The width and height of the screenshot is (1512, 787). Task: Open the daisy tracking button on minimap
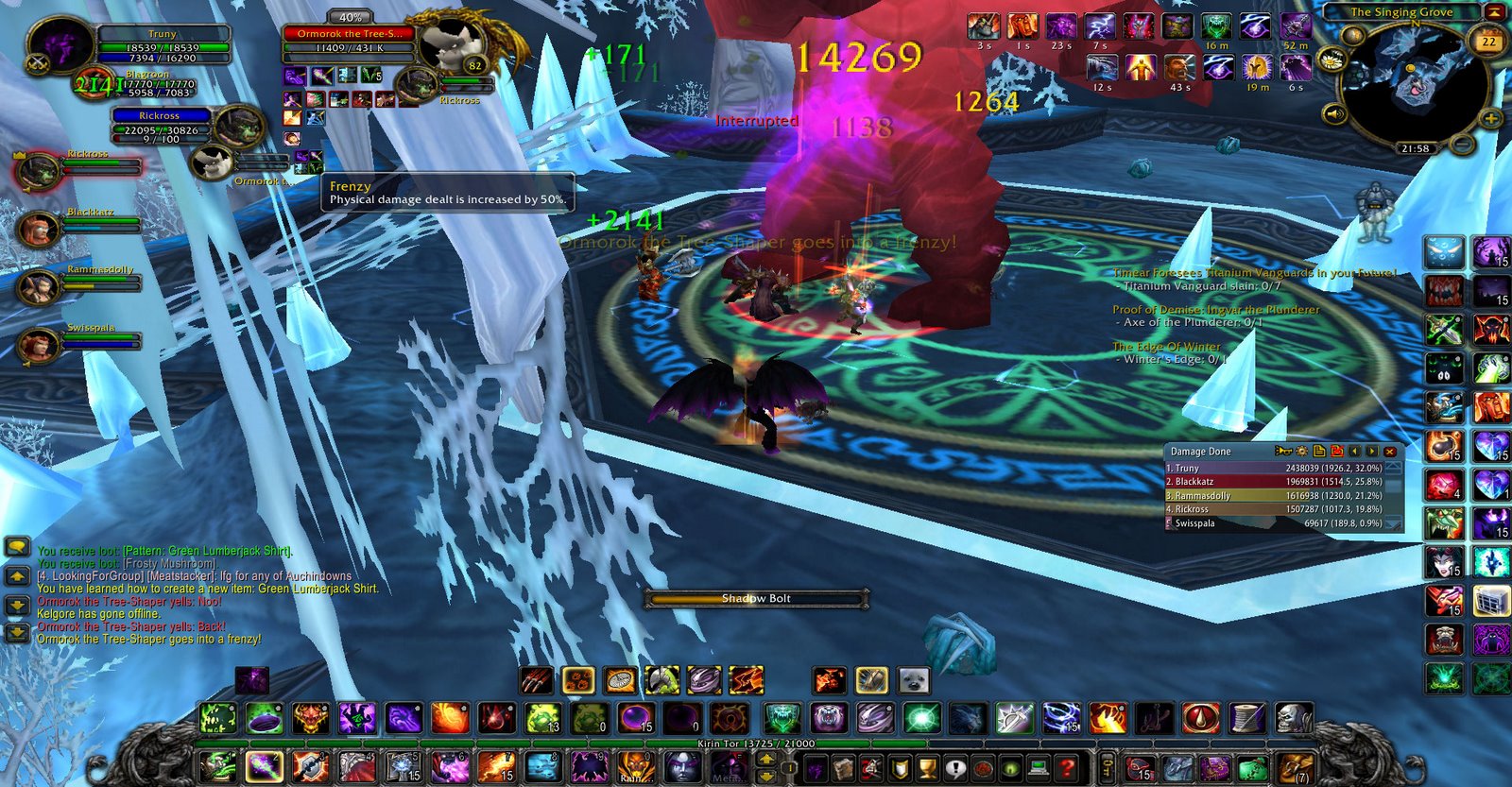click(1331, 60)
